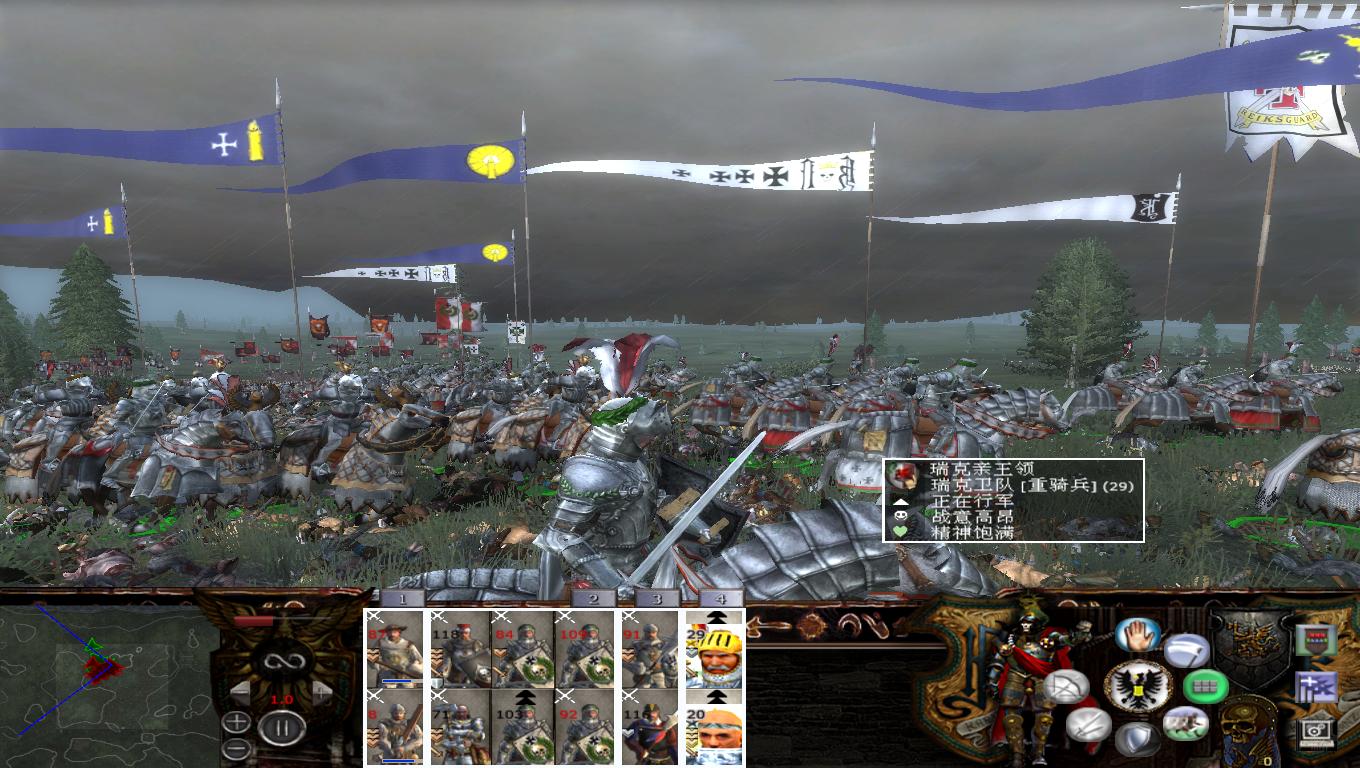Select unit group tab 1
This screenshot has width=1360, height=768.
pos(402,598)
